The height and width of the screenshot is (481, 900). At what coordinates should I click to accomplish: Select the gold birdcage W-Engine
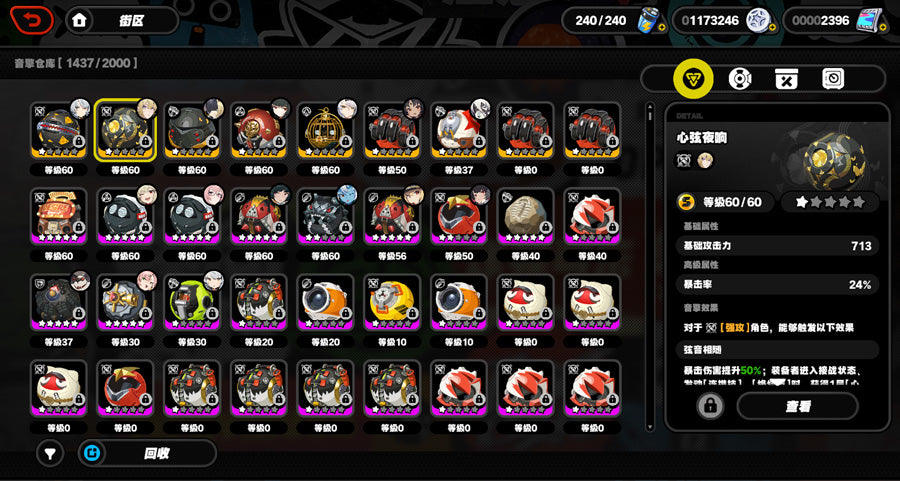324,130
